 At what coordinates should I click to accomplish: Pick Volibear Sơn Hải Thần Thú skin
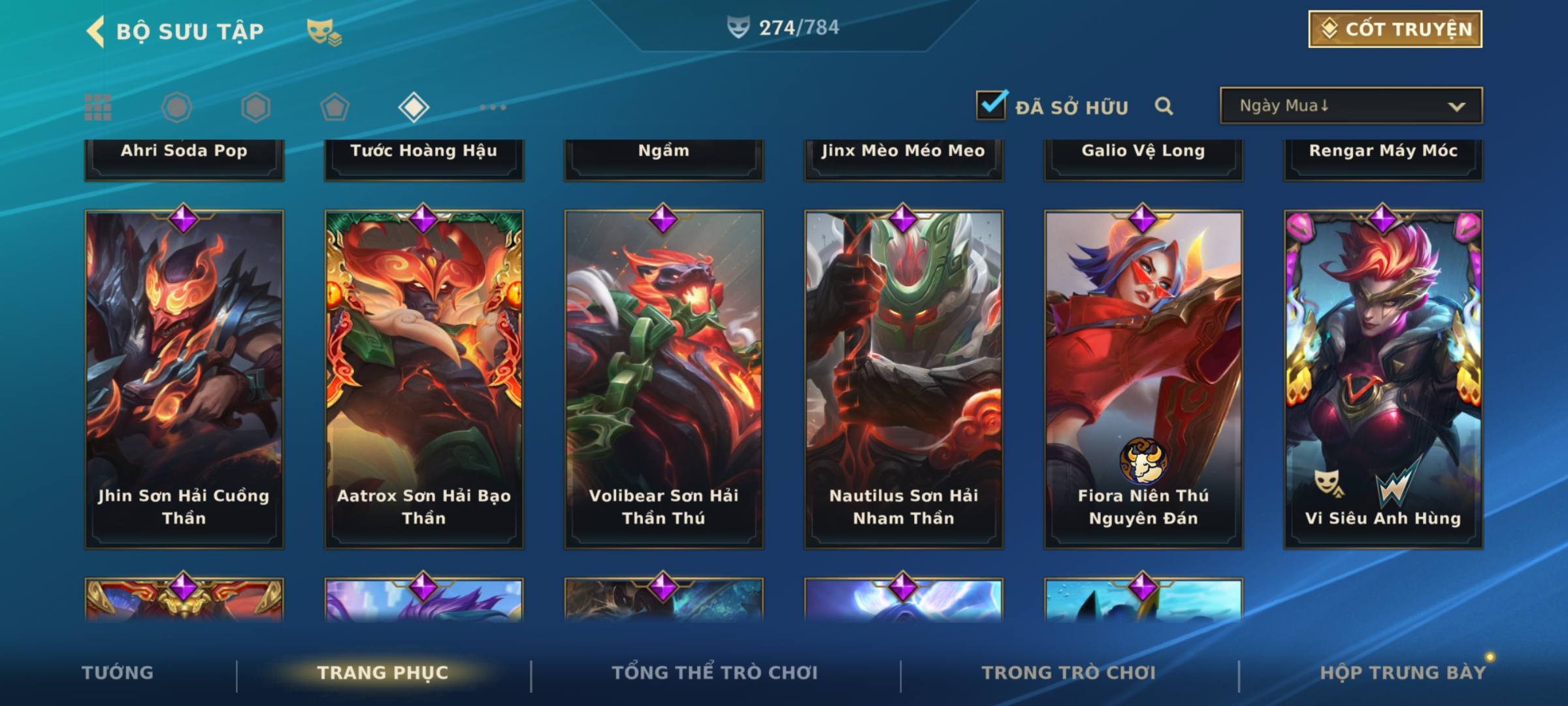click(x=664, y=379)
